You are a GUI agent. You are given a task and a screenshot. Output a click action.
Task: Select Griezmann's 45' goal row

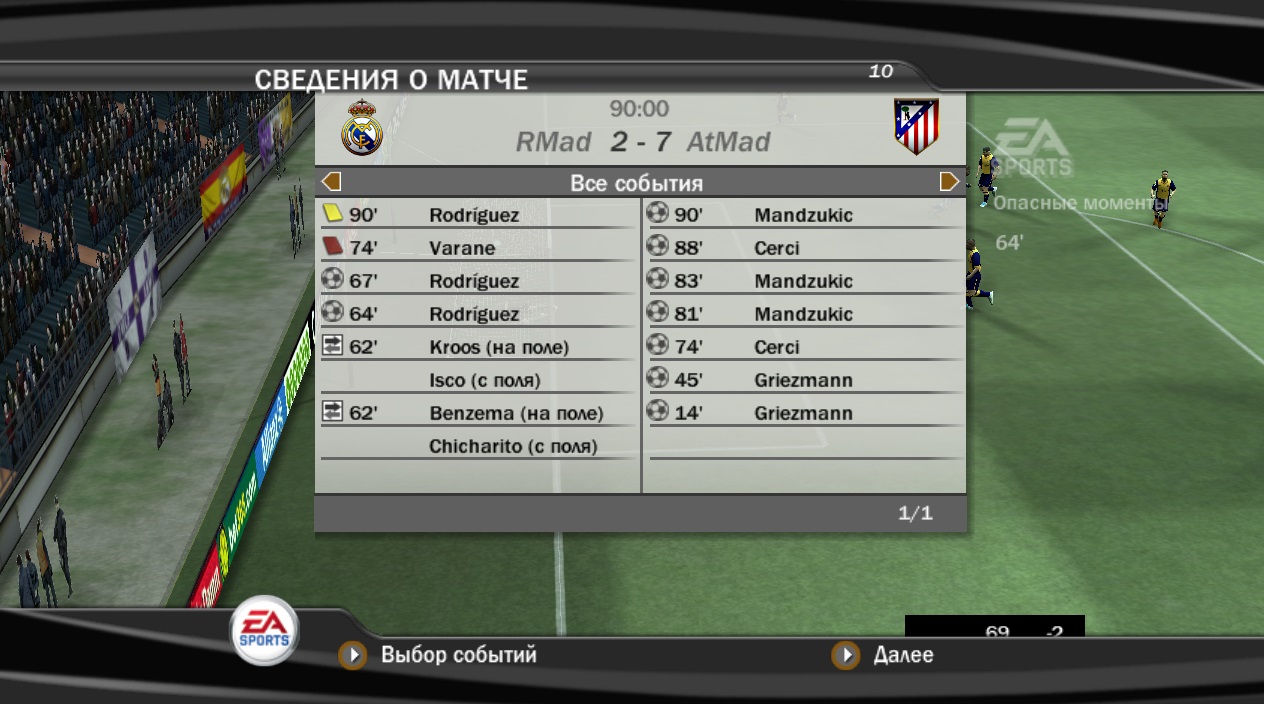pos(803,381)
